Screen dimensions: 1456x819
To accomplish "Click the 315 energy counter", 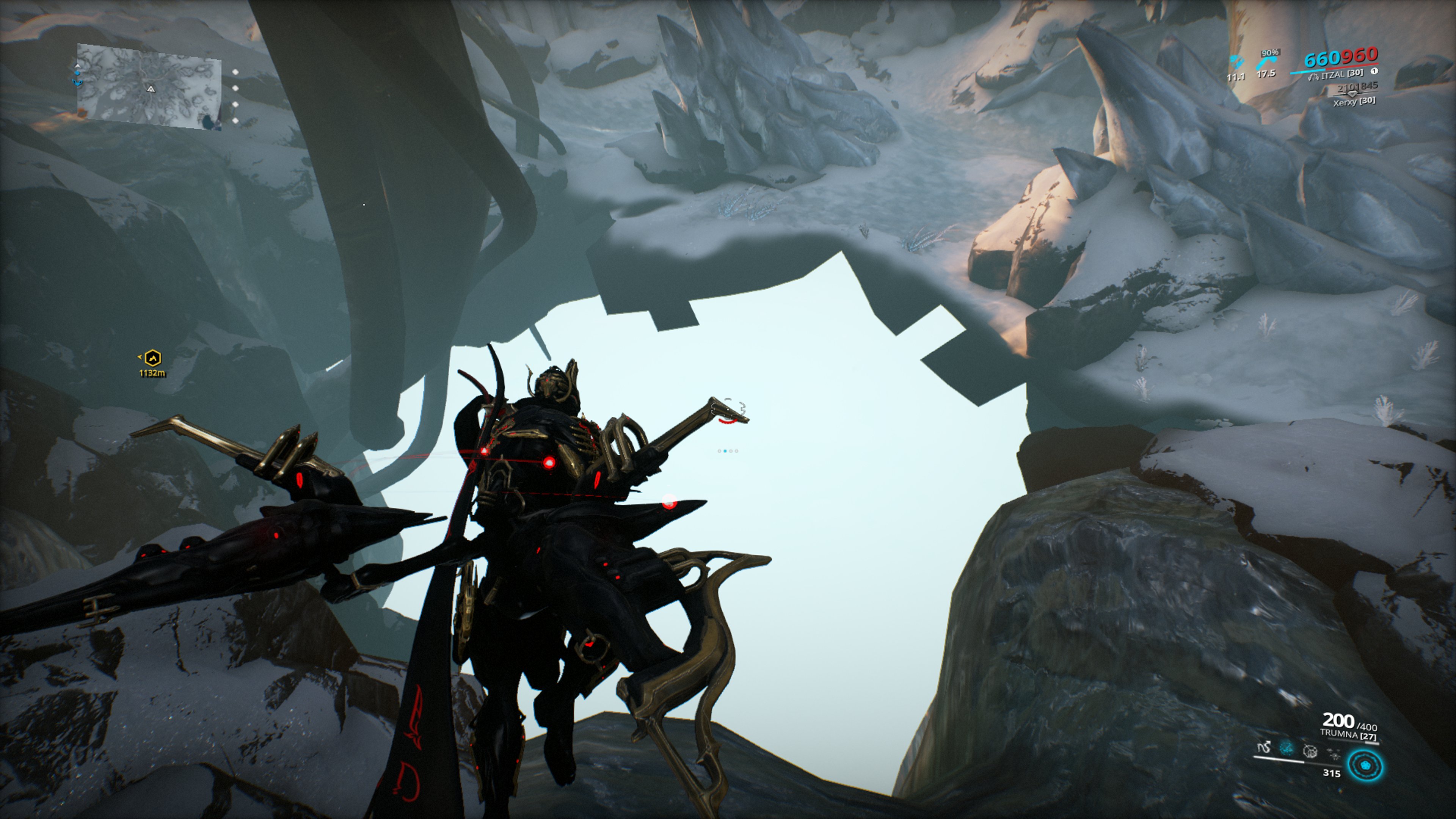I will click(x=1332, y=774).
